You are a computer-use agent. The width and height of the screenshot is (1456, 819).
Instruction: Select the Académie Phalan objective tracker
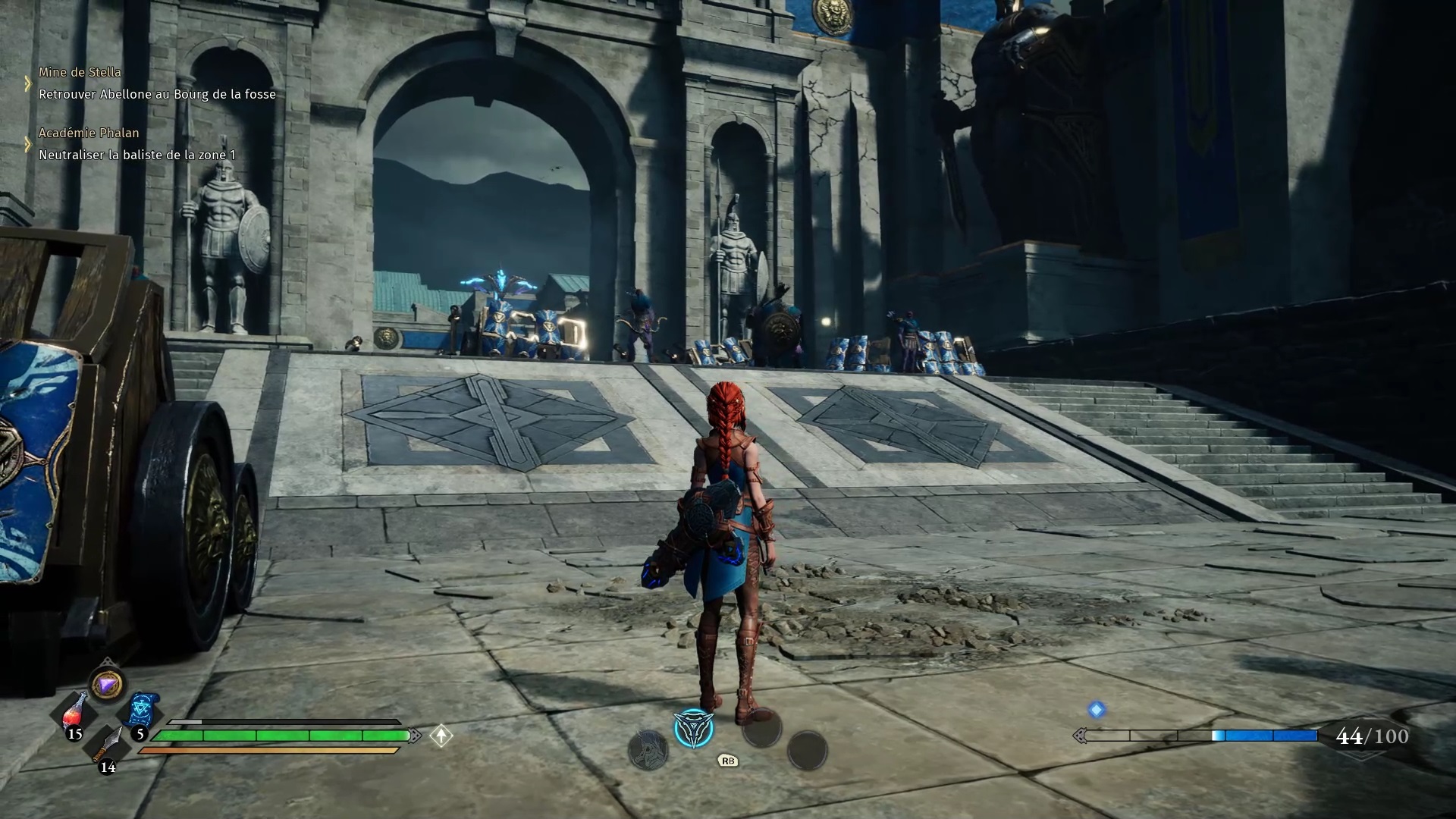(89, 133)
